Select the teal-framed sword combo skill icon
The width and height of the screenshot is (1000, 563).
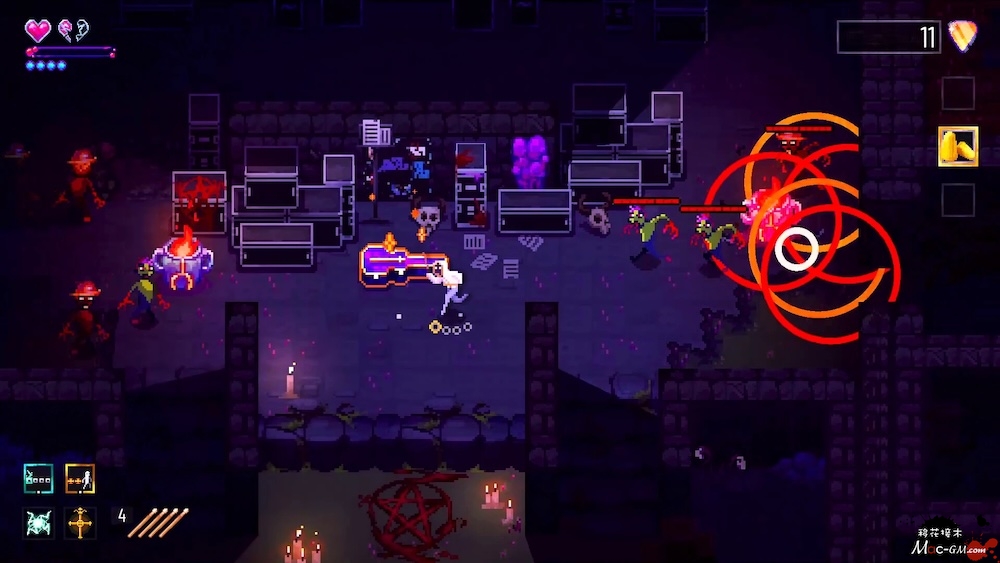(x=38, y=479)
